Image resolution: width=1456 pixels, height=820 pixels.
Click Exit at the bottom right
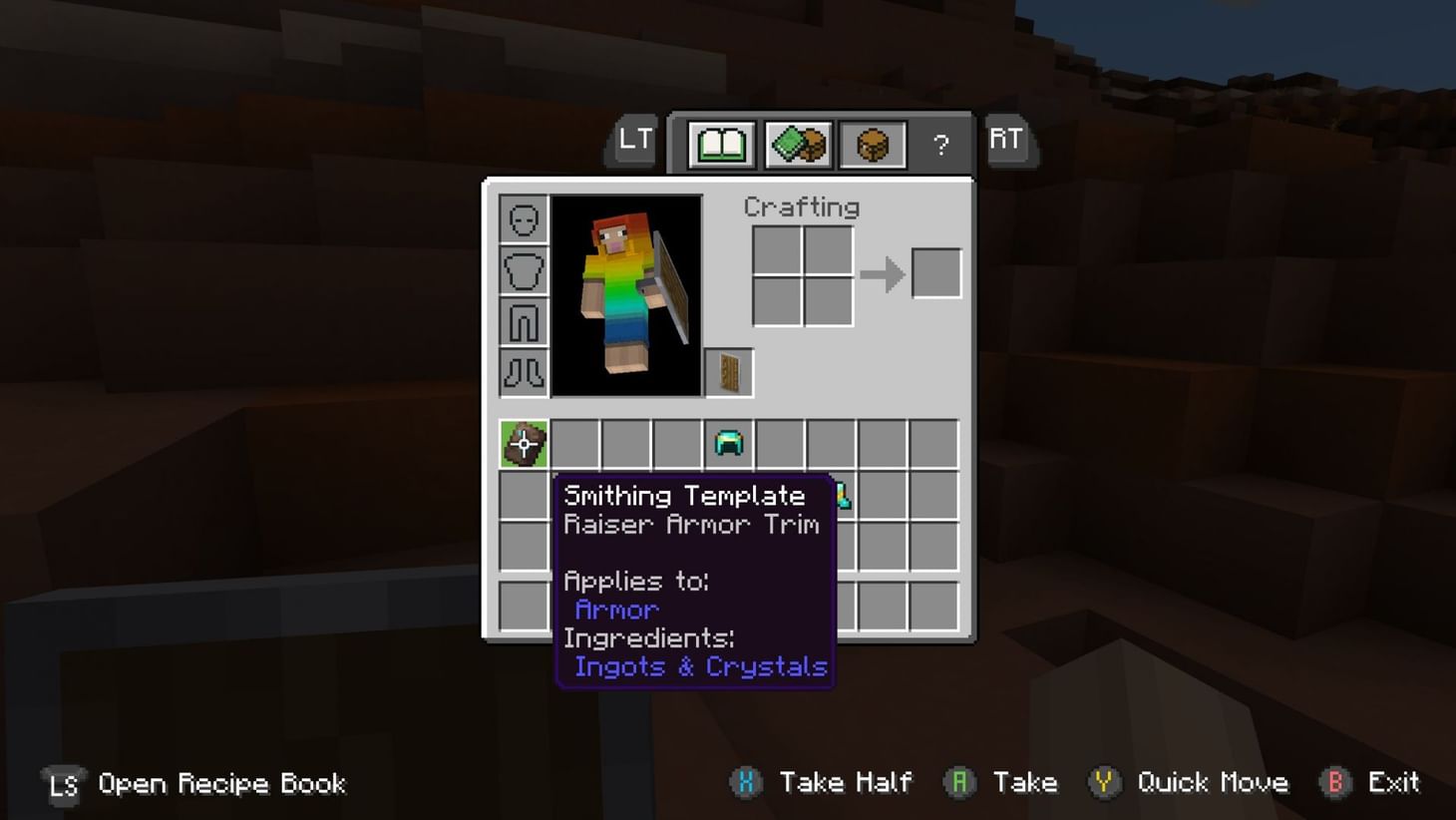(x=1394, y=783)
